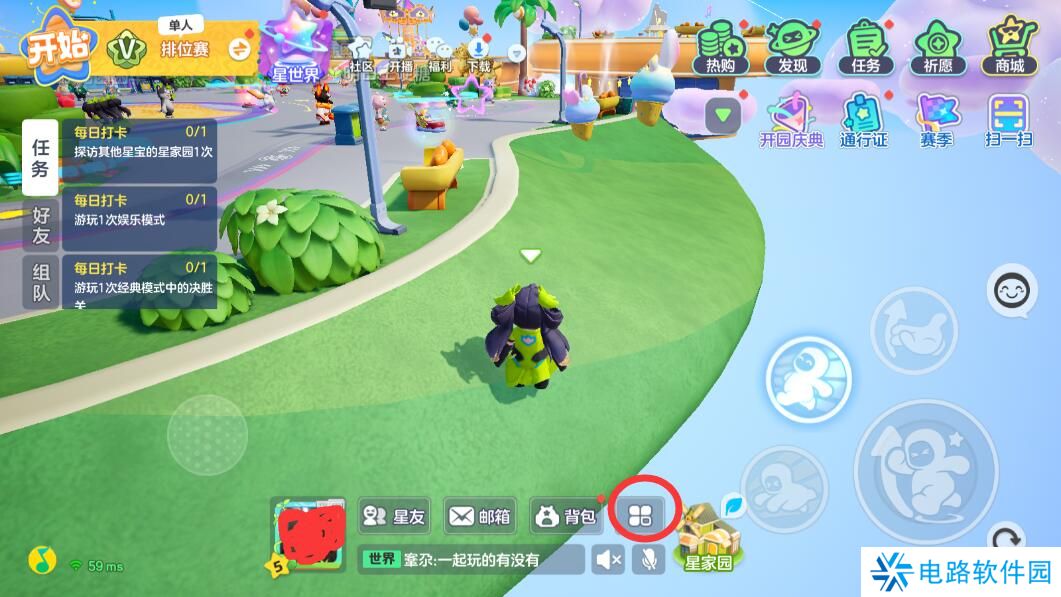This screenshot has height=597, width=1061.
Task: Open the 赛季 season menu
Action: 936,120
